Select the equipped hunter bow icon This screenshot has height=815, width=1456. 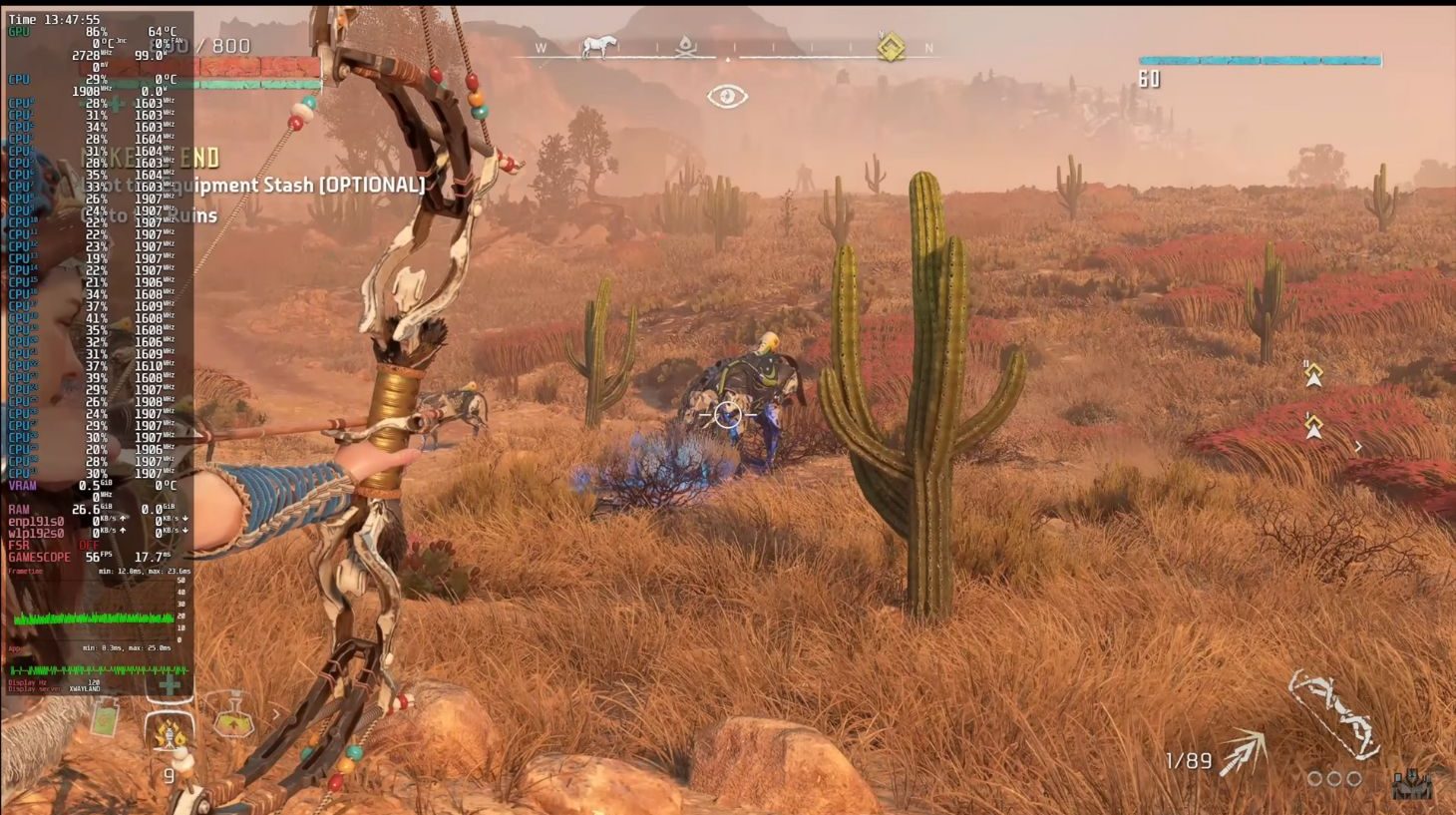tap(1334, 713)
